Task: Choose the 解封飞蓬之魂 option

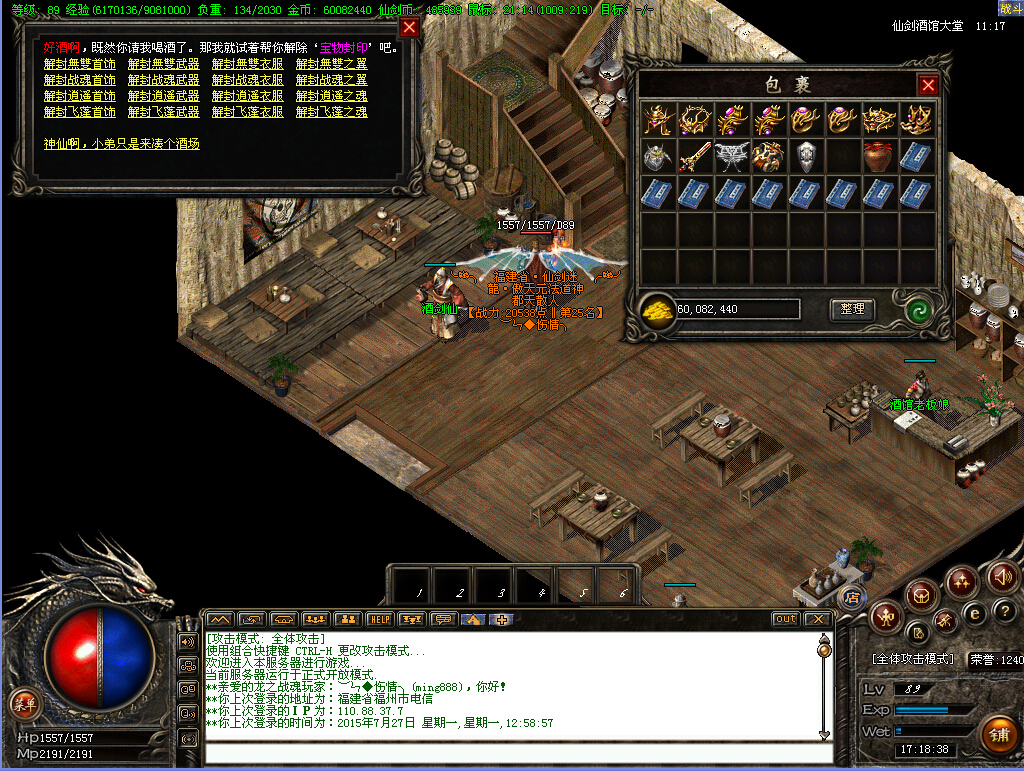Action: pyautogui.click(x=331, y=112)
